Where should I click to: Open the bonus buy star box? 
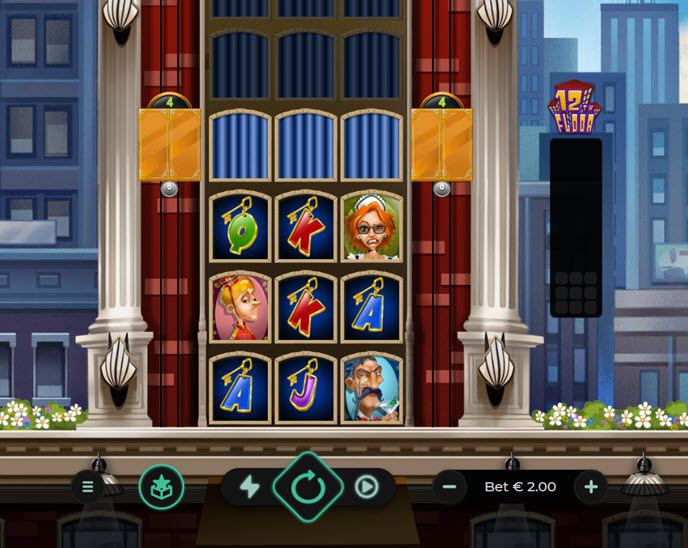coord(161,487)
